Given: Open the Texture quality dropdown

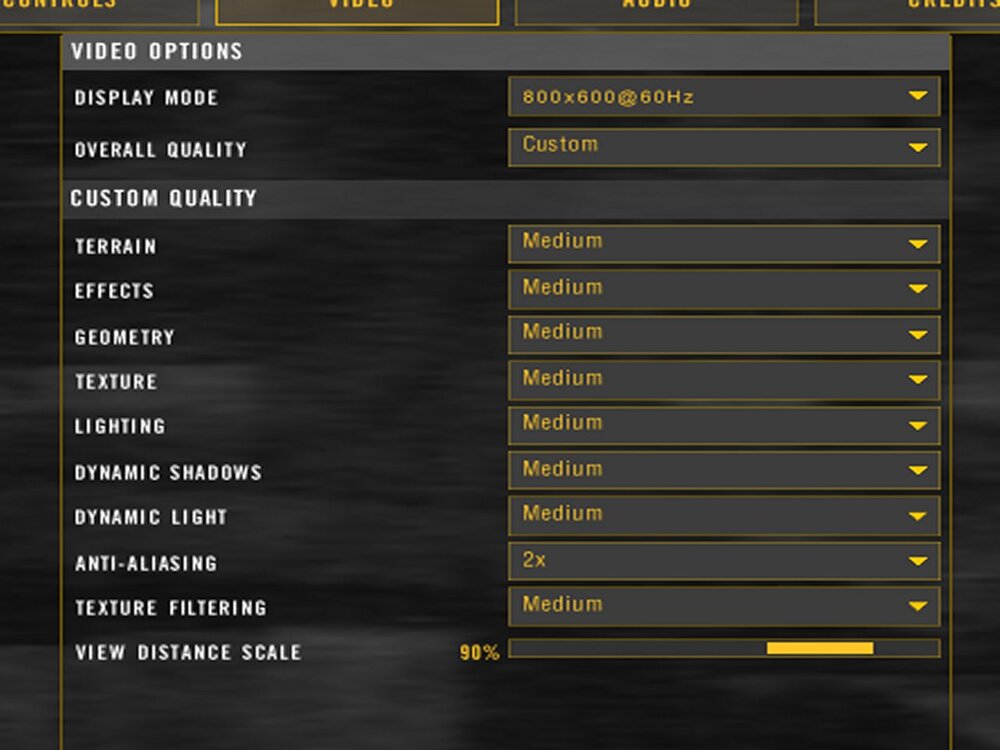Looking at the screenshot, I should click(724, 381).
